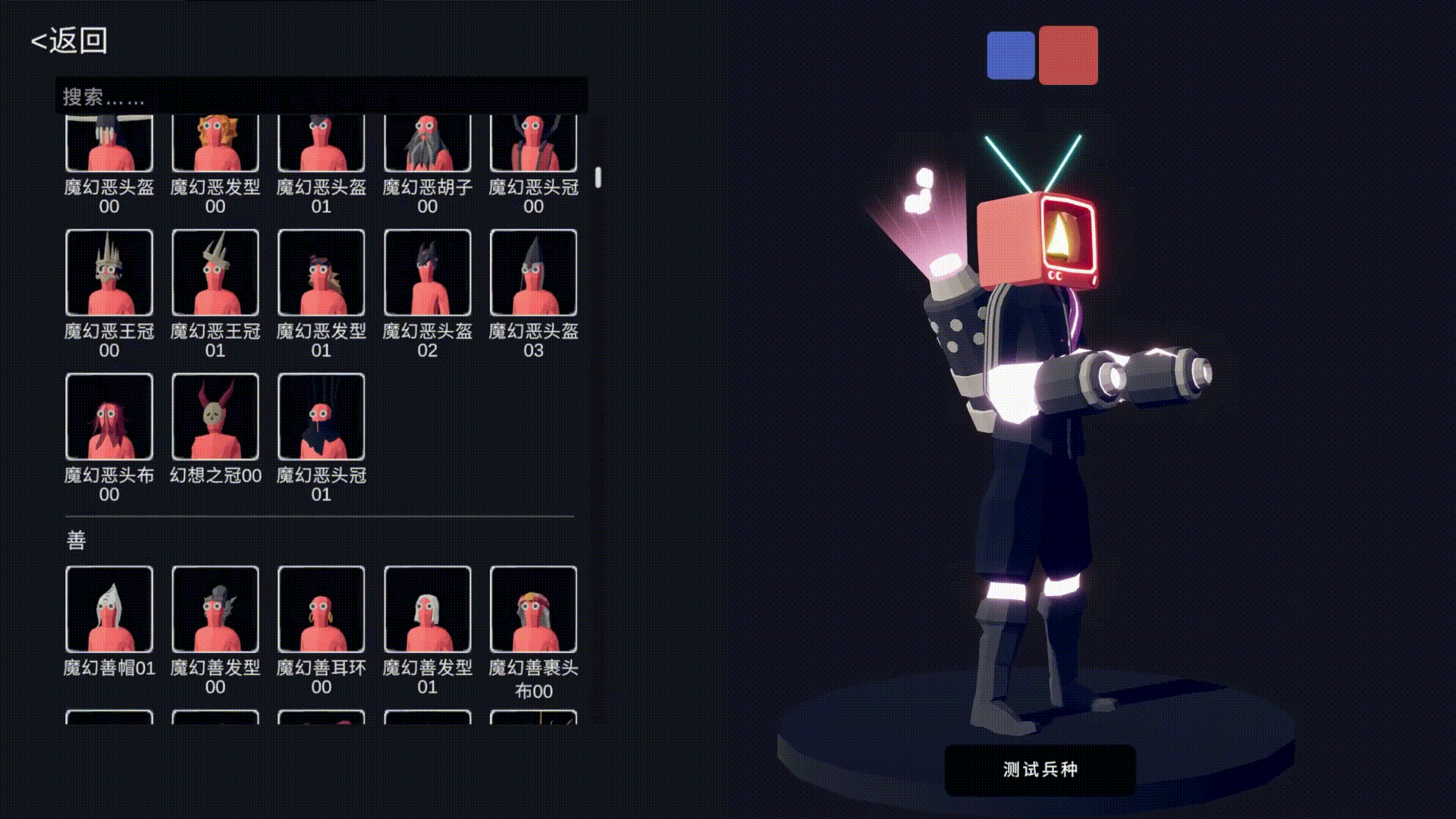Select the 幻想之冠00 crown item
Screen dimensions: 1456x819
click(x=216, y=417)
